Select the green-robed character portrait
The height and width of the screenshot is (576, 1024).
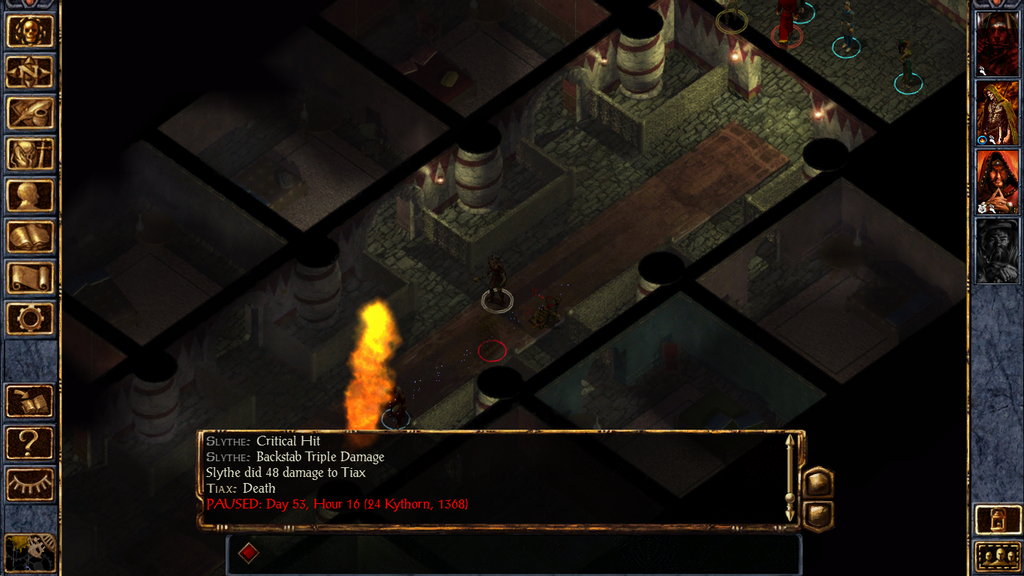pyautogui.click(x=997, y=113)
